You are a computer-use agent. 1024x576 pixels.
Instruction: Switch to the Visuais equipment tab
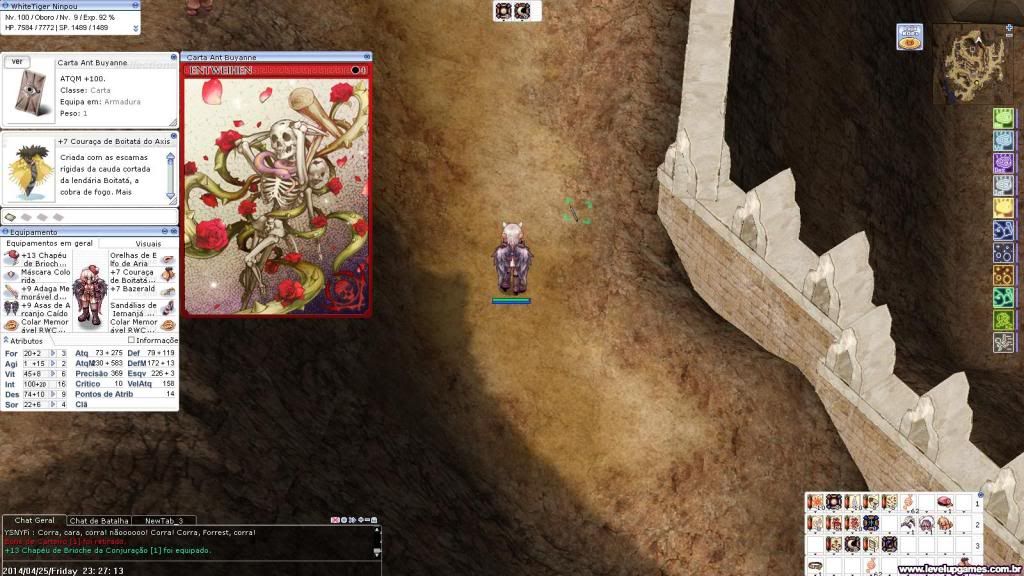pos(147,243)
